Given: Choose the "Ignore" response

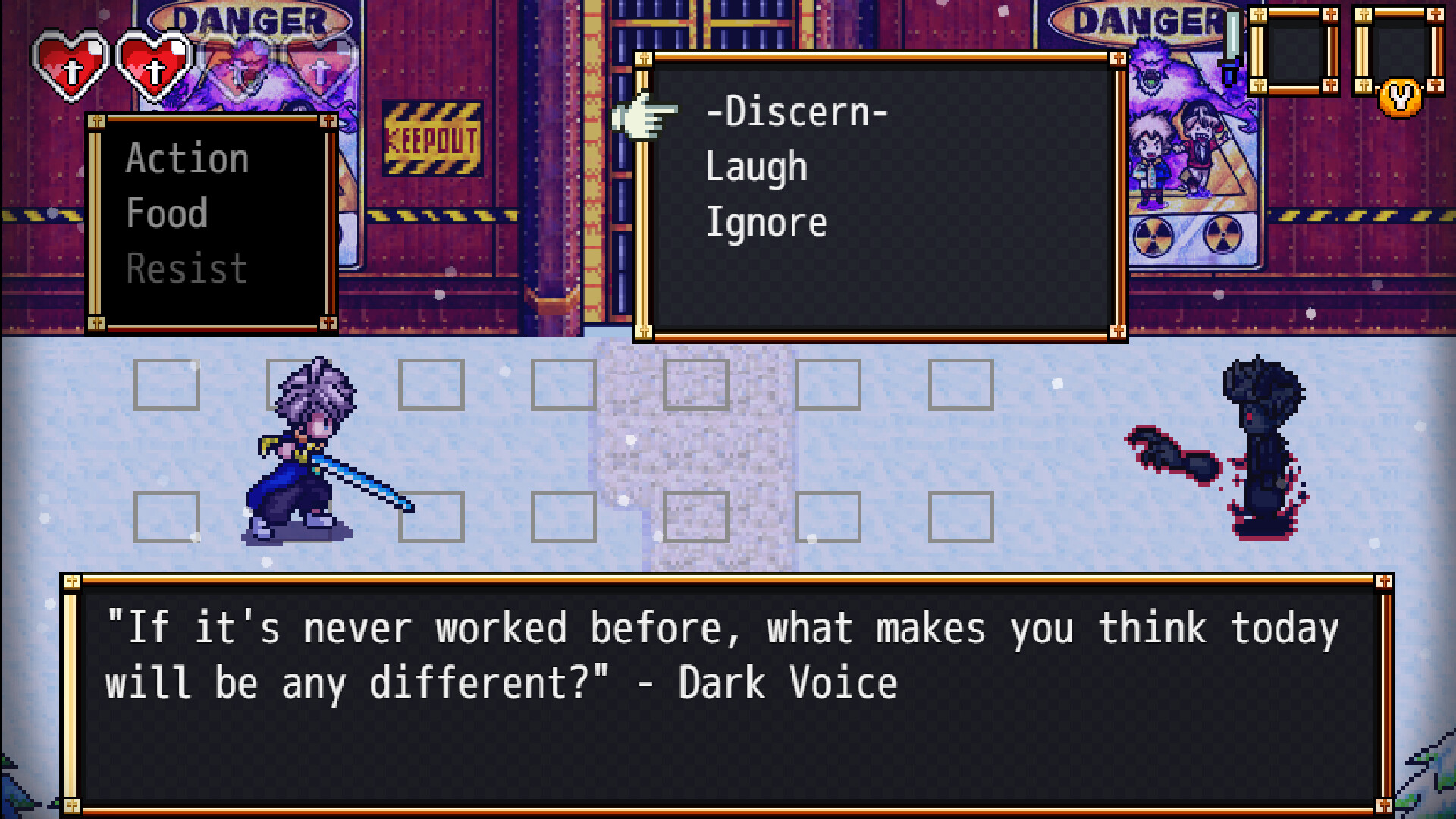Looking at the screenshot, I should coord(766,221).
